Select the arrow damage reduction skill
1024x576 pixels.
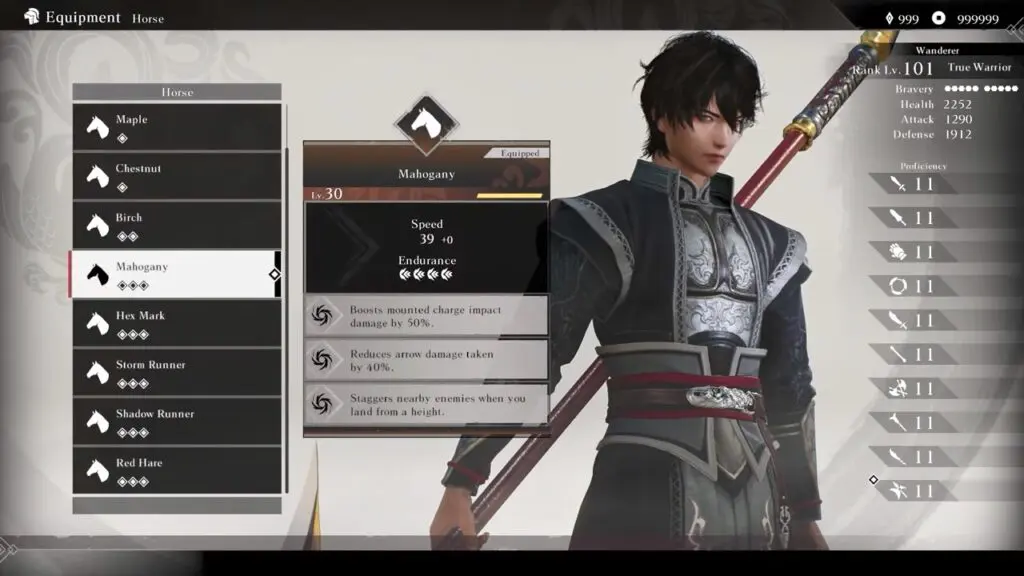426,360
